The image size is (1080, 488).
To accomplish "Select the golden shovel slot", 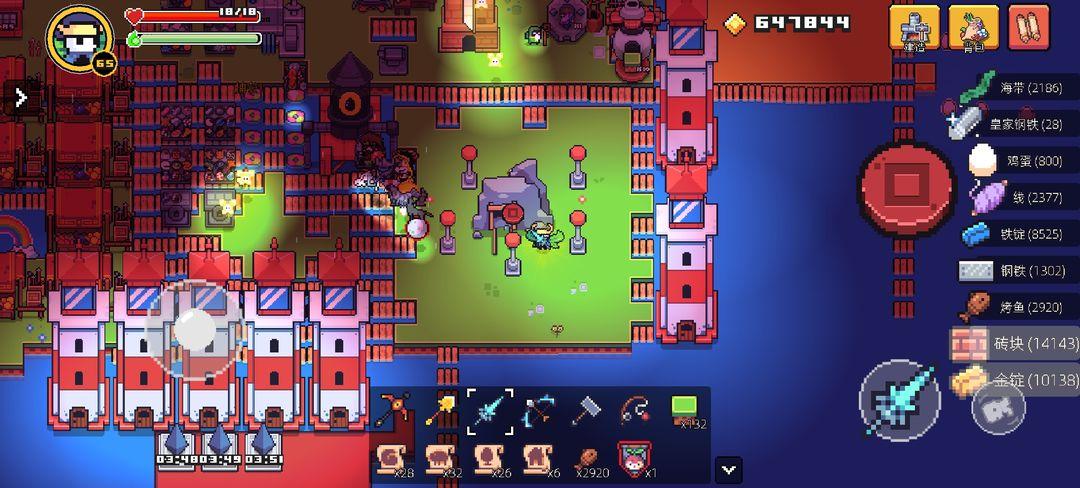I will (441, 410).
